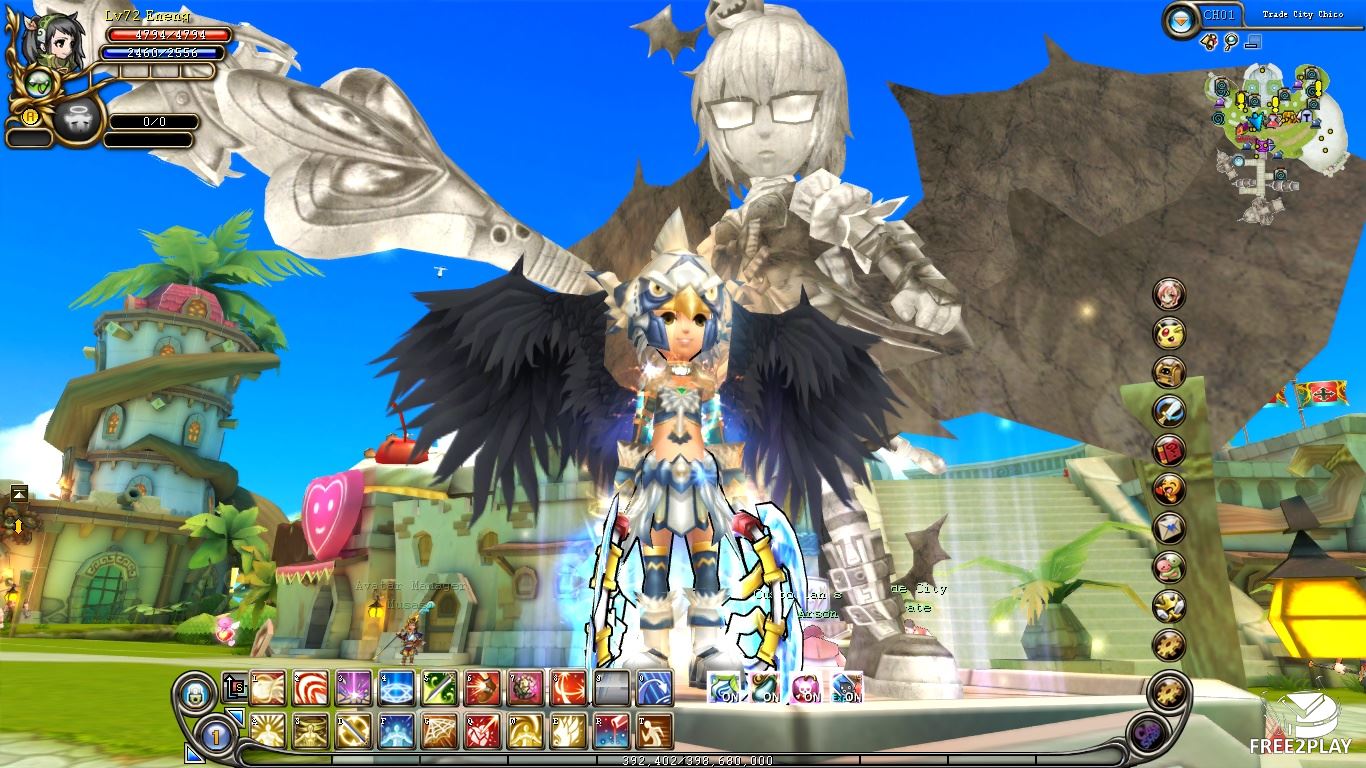This screenshot has height=768, width=1366.
Task: Open the yellow pet face menu icon
Action: pos(1169,332)
